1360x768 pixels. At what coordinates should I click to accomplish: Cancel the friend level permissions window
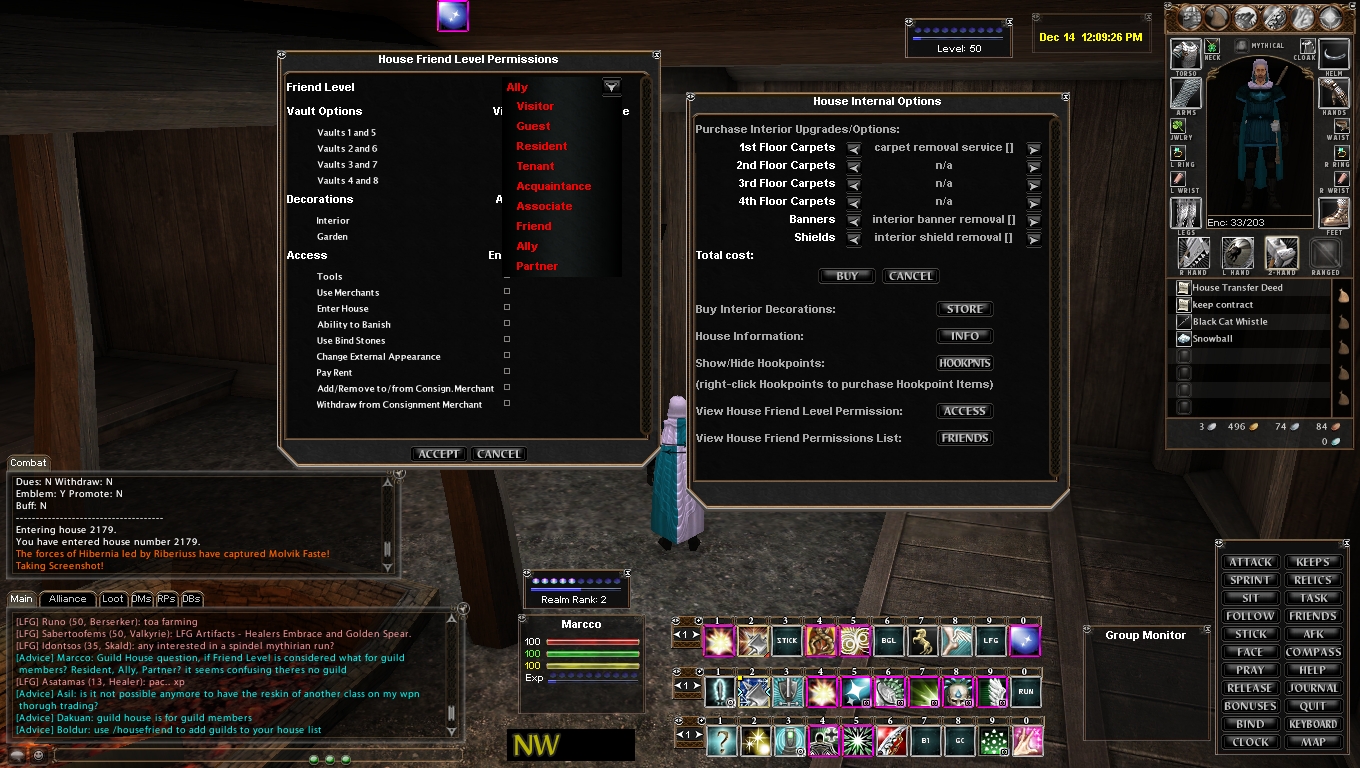499,454
